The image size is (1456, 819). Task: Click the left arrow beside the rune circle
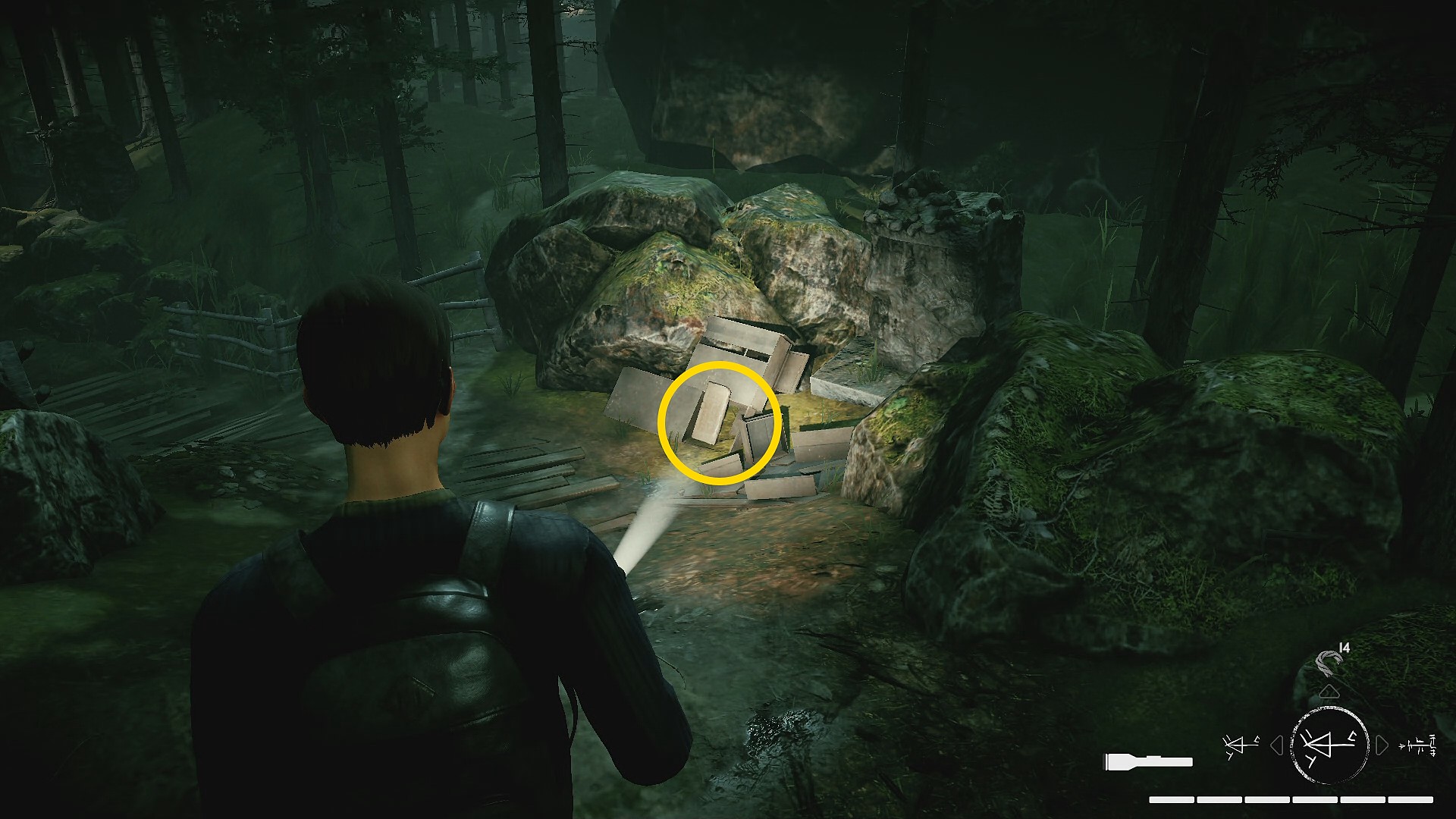click(1276, 745)
